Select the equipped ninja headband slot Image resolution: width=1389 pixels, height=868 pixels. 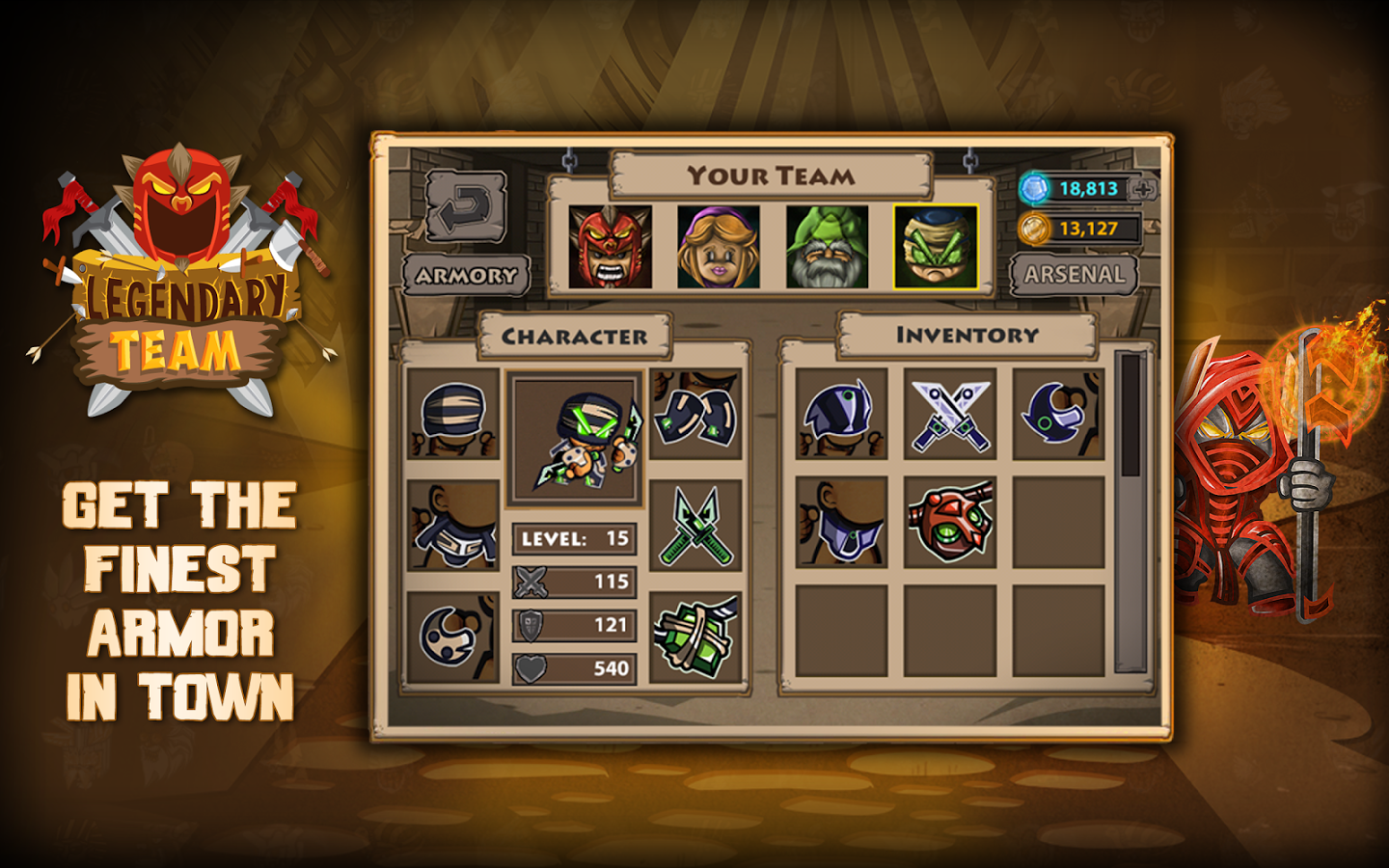pos(453,415)
